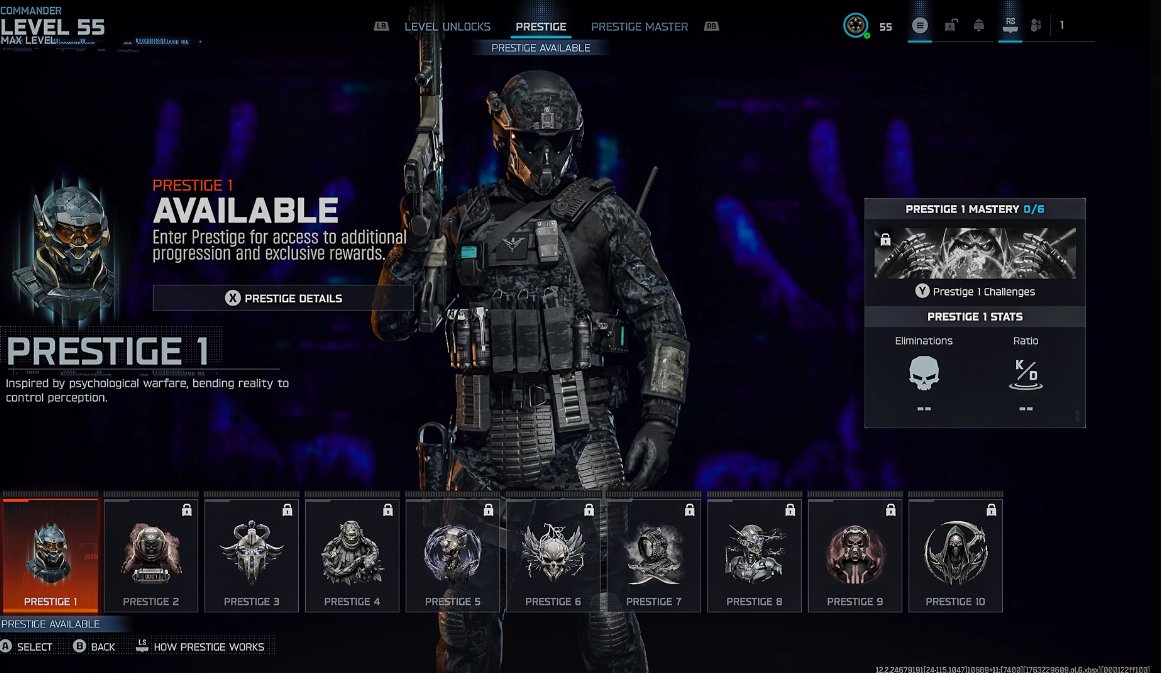Click the unlocked padlock icon in top bar
The width and height of the screenshot is (1161, 673).
[950, 26]
